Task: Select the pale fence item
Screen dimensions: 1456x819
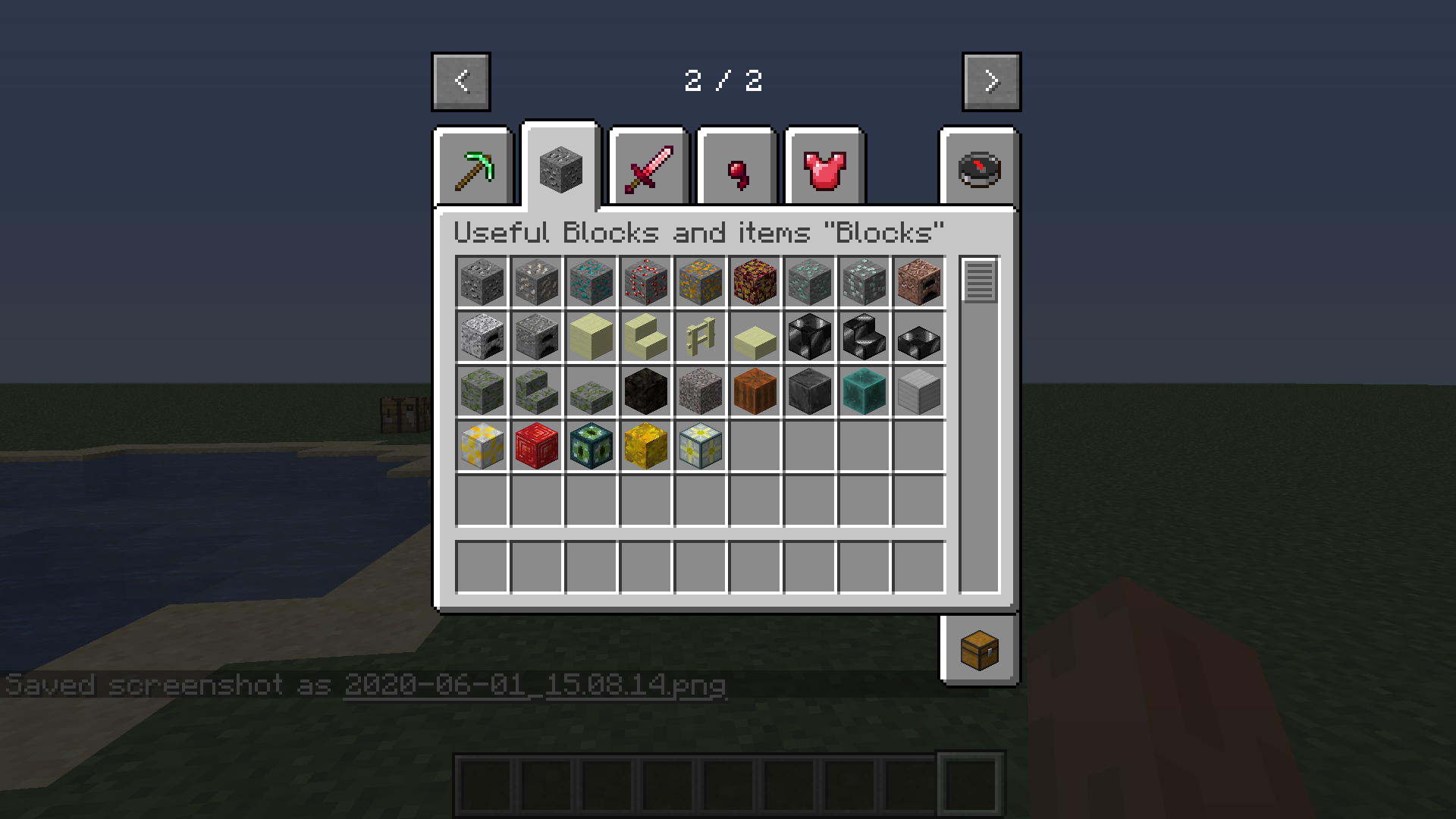Action: (700, 337)
